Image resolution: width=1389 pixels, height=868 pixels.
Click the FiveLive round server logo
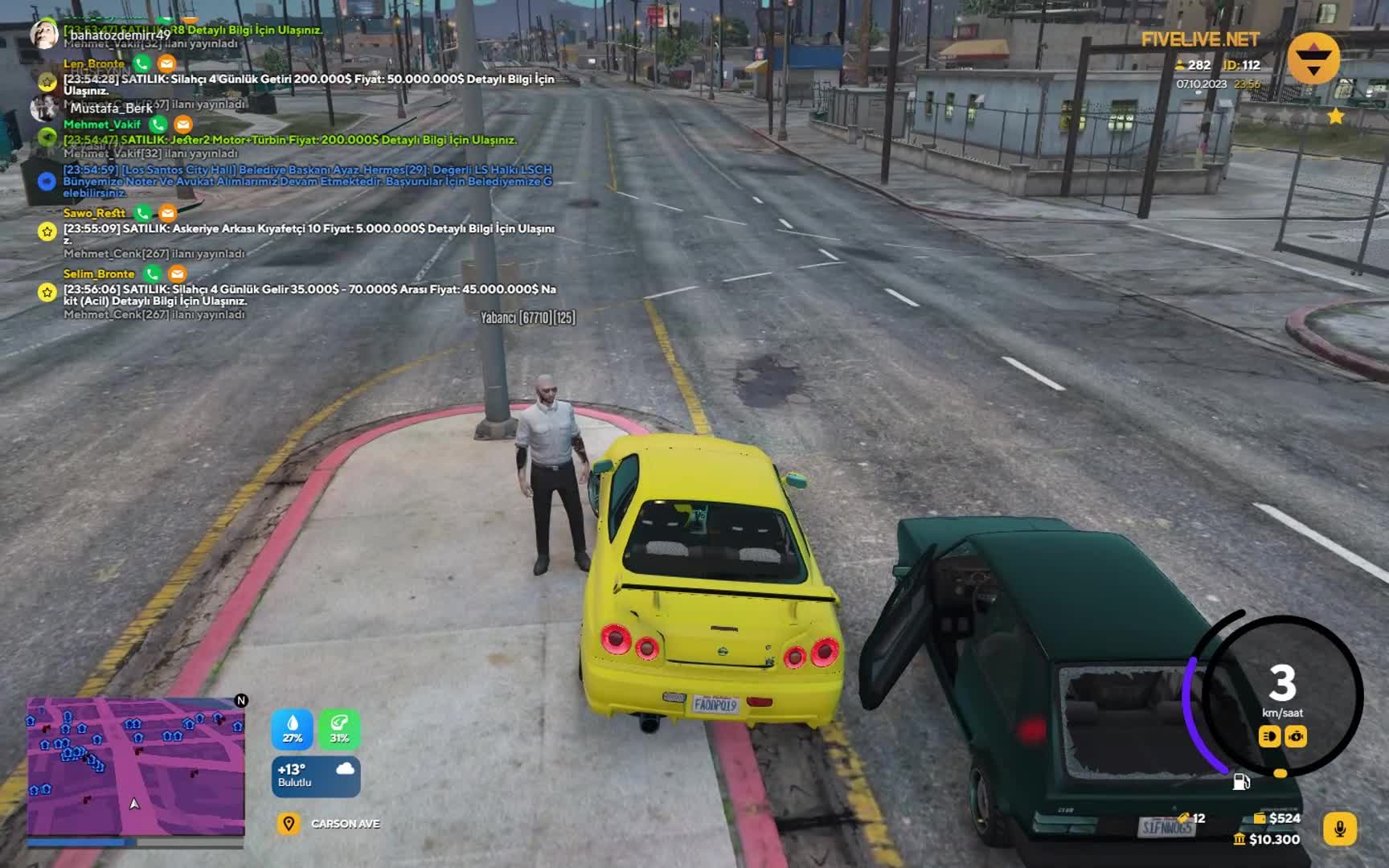(1313, 59)
